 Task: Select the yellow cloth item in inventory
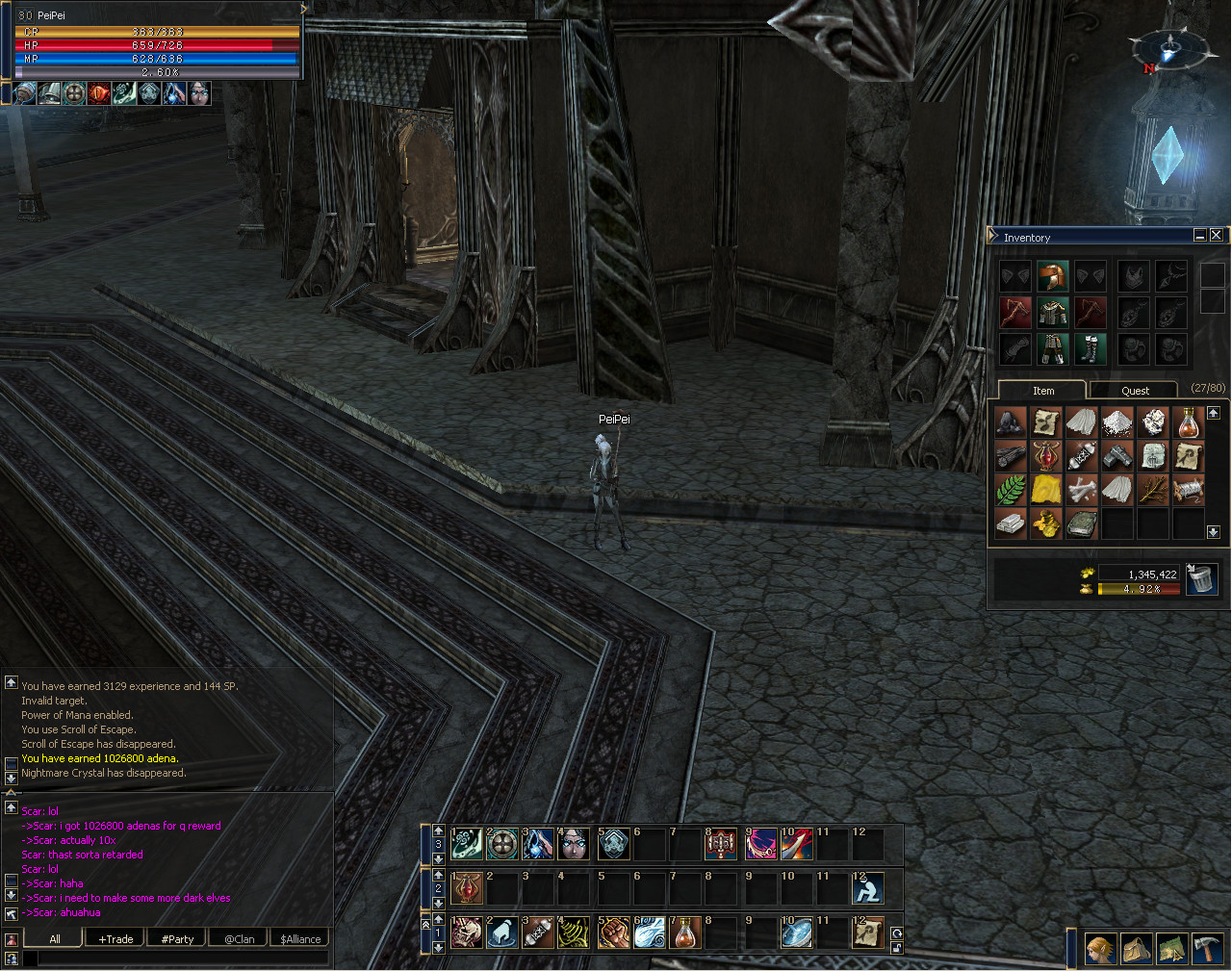(1046, 490)
